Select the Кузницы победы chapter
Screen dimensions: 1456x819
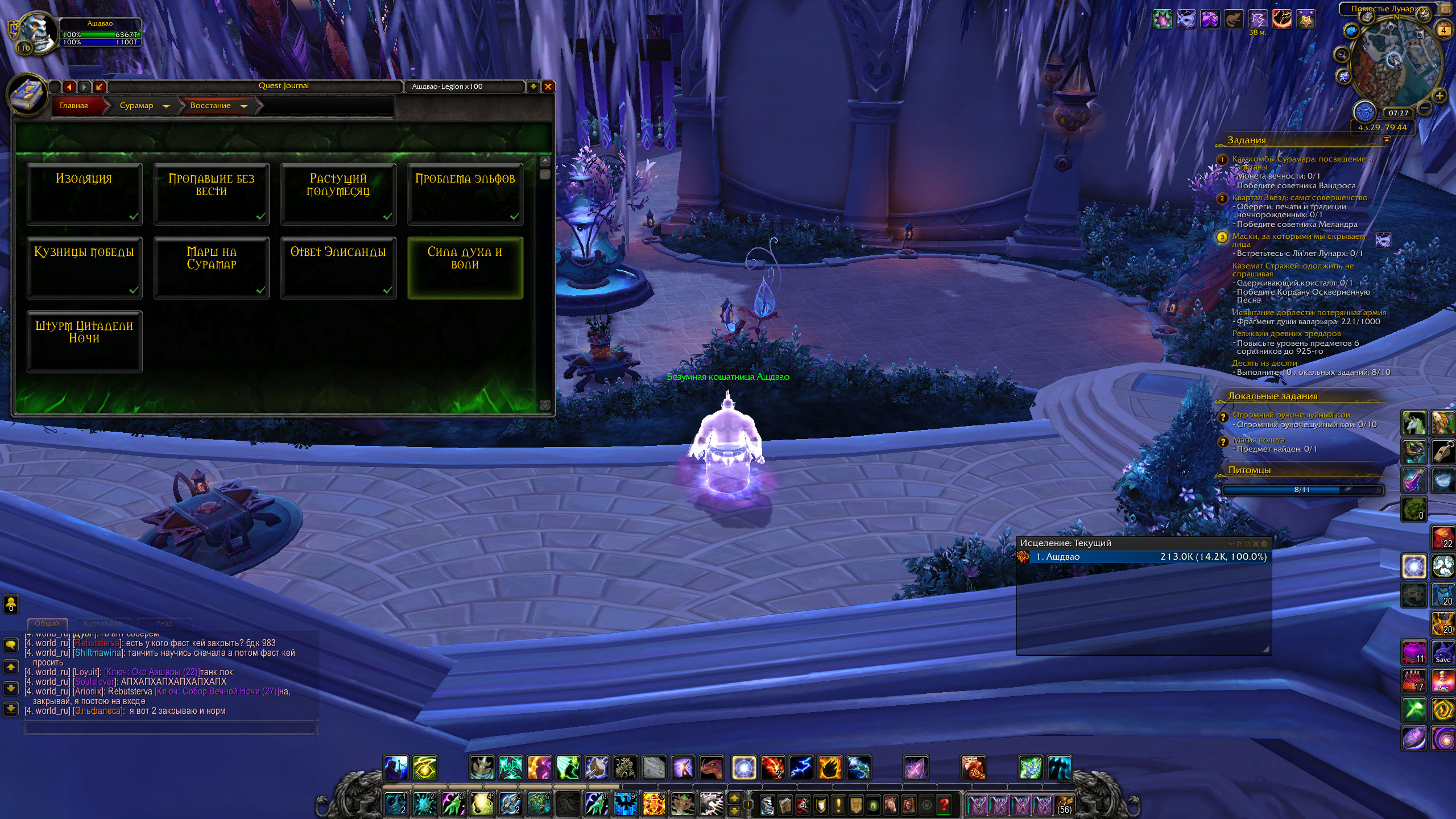pyautogui.click(x=84, y=267)
